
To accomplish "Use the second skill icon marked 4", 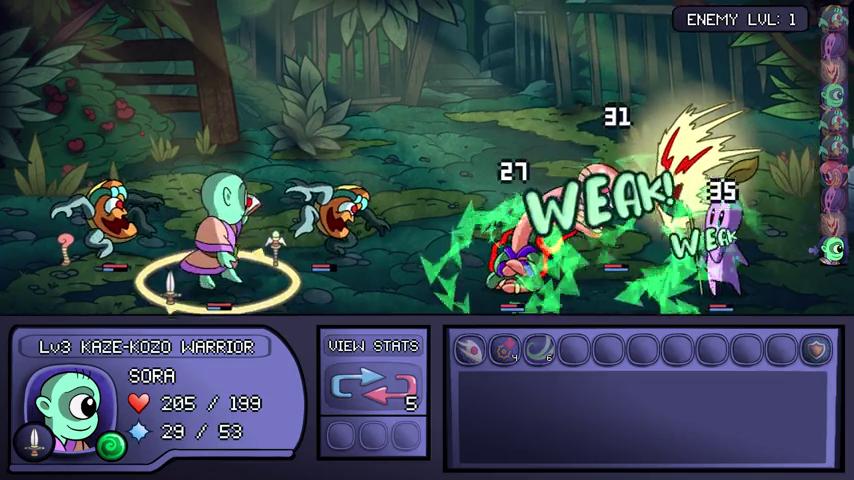I will (505, 349).
